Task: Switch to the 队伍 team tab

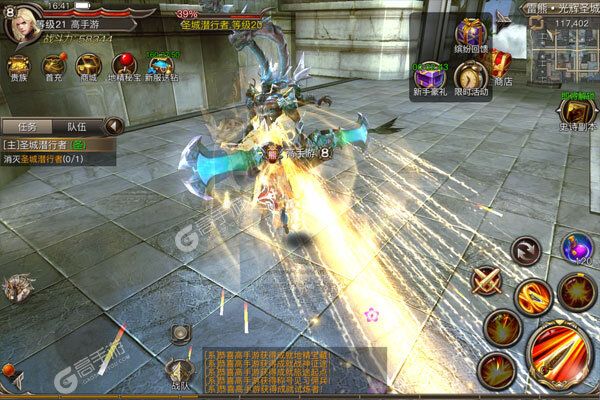Action: point(76,127)
